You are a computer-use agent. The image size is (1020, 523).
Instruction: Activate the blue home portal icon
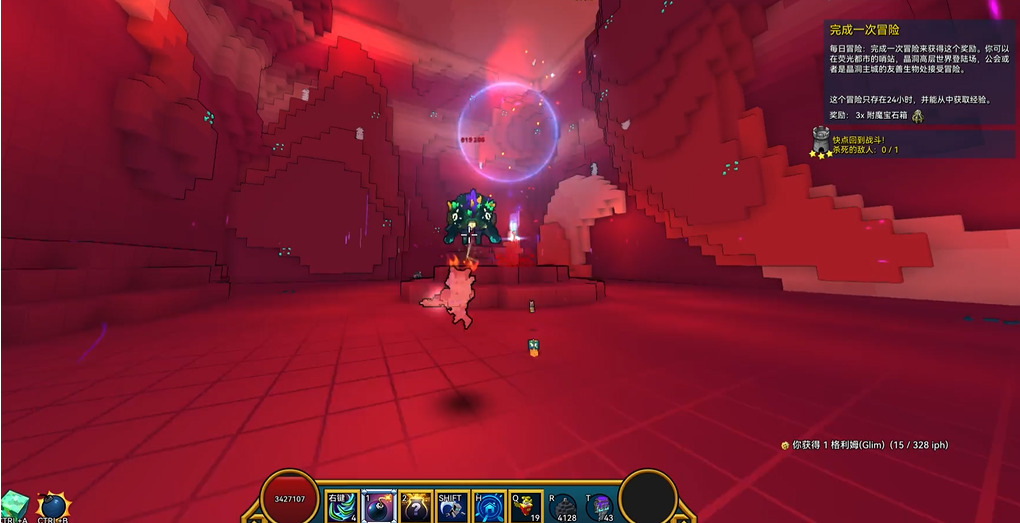(x=489, y=507)
